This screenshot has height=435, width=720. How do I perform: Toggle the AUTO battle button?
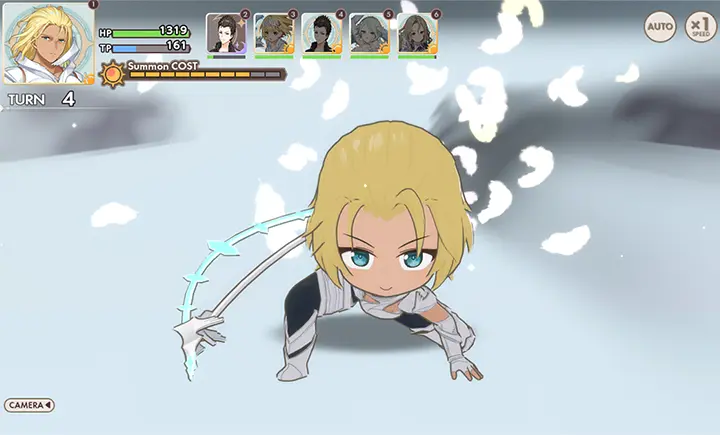point(660,26)
